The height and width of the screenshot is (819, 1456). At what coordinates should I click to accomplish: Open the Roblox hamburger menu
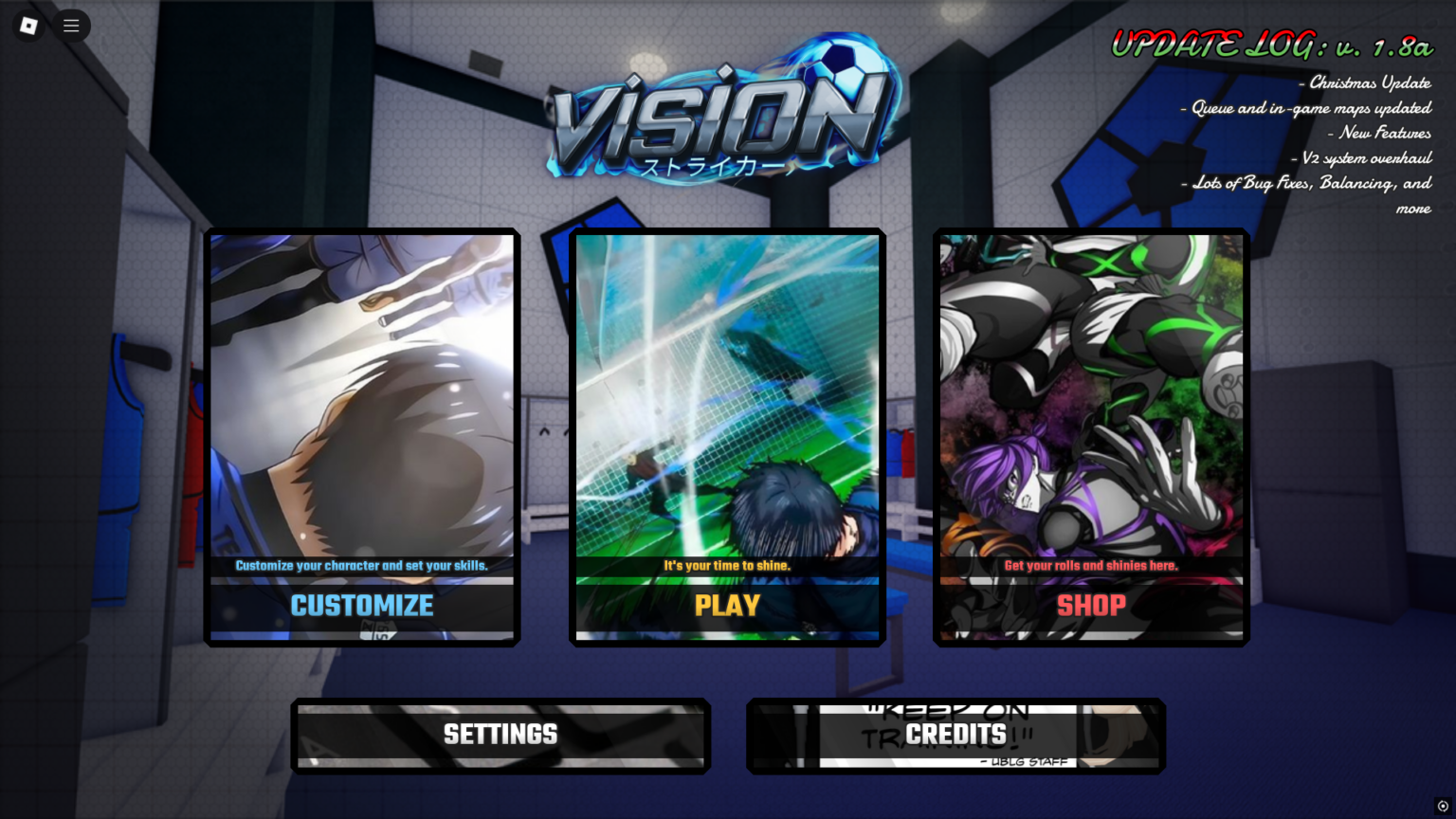point(71,26)
